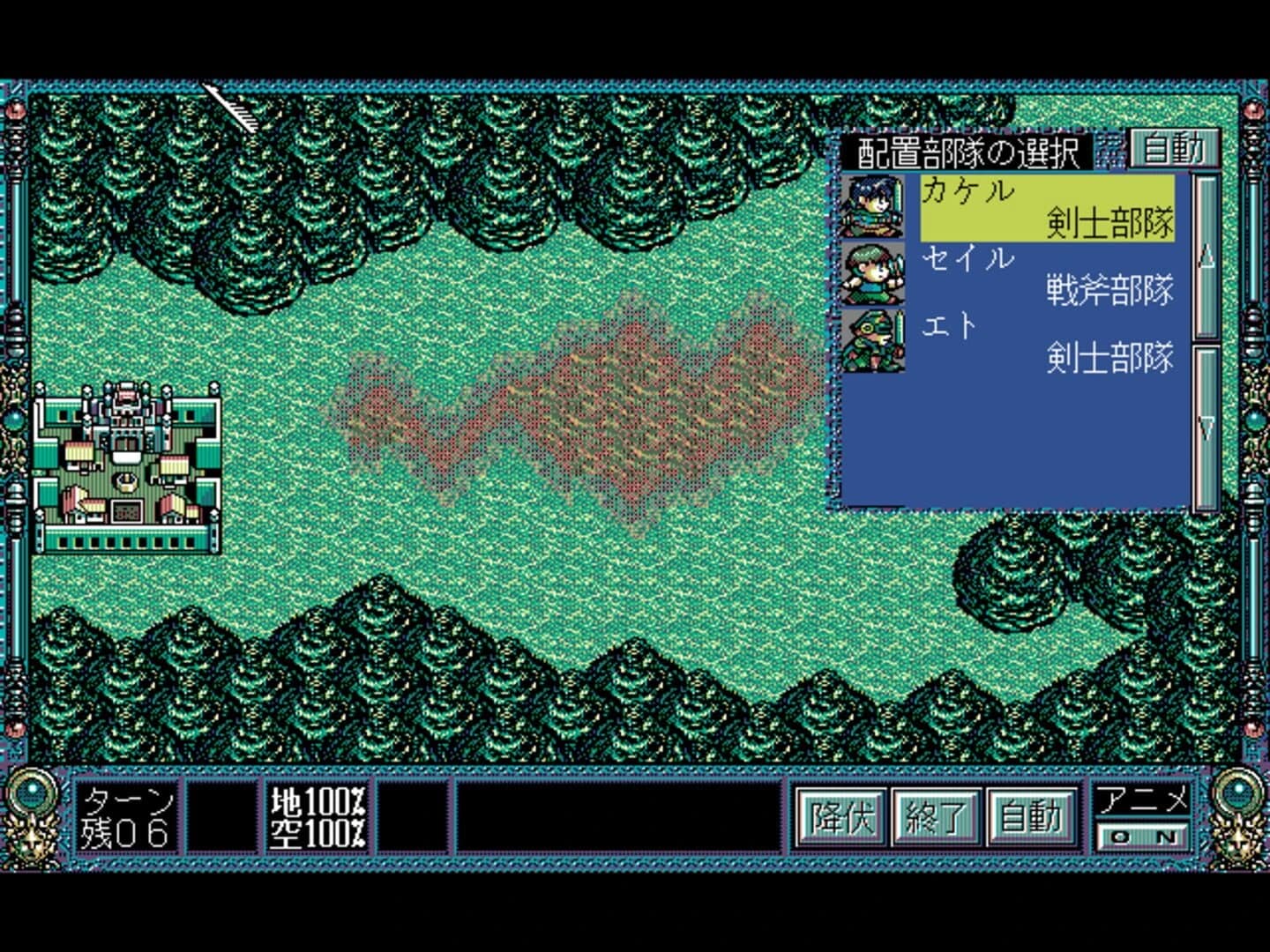Click the up arrow of the unit list

[1205, 256]
